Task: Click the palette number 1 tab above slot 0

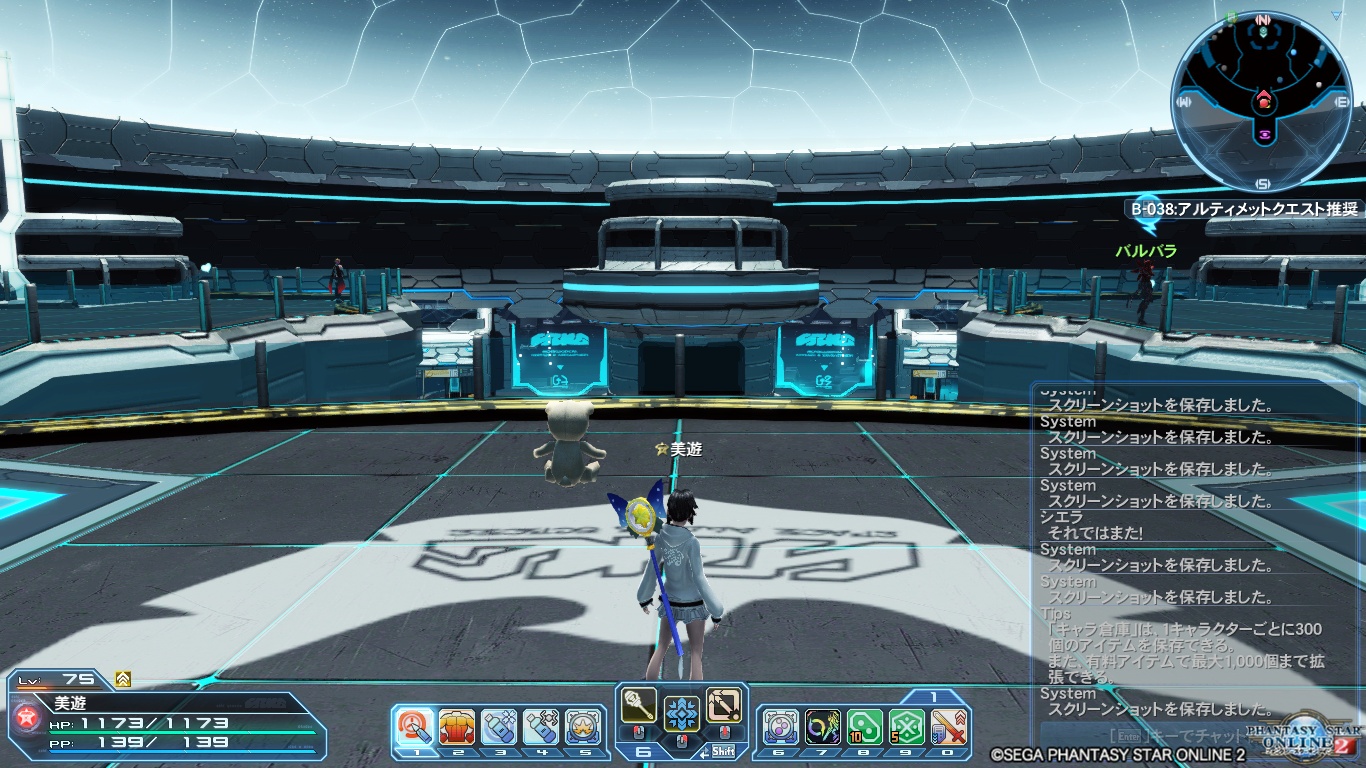Action: coord(933,695)
